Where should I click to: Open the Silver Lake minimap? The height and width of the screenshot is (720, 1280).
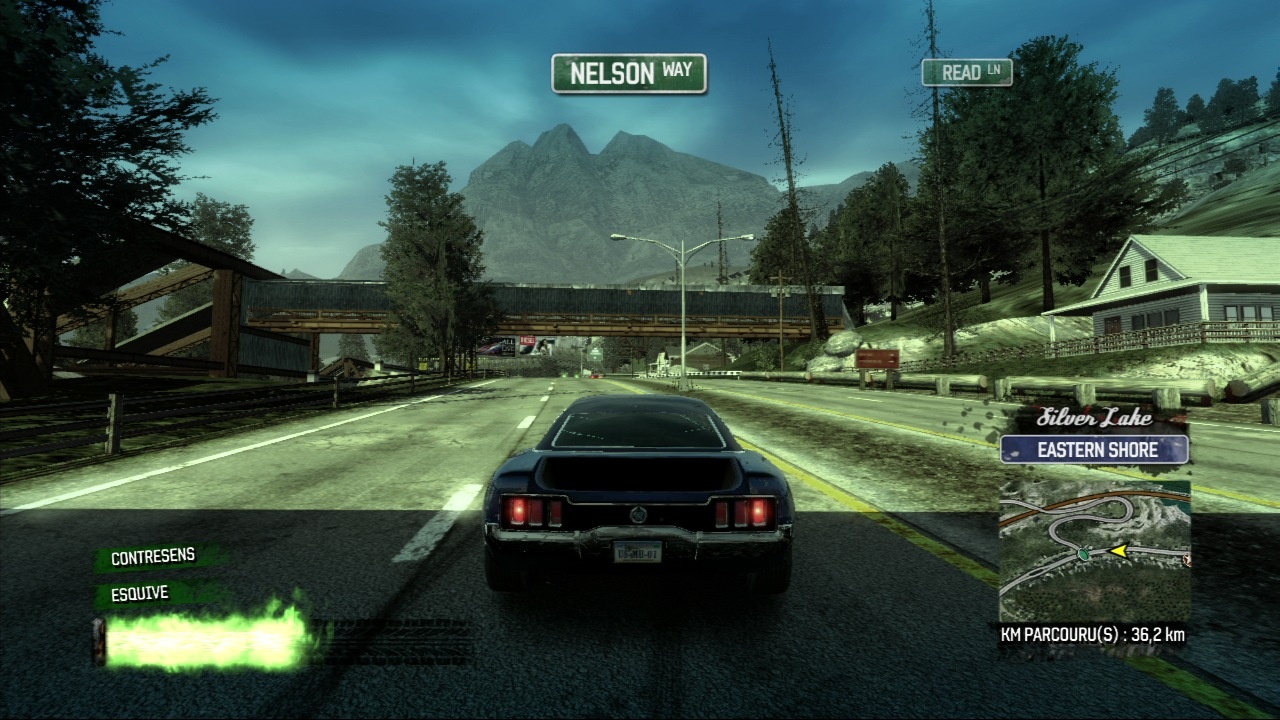click(1094, 550)
